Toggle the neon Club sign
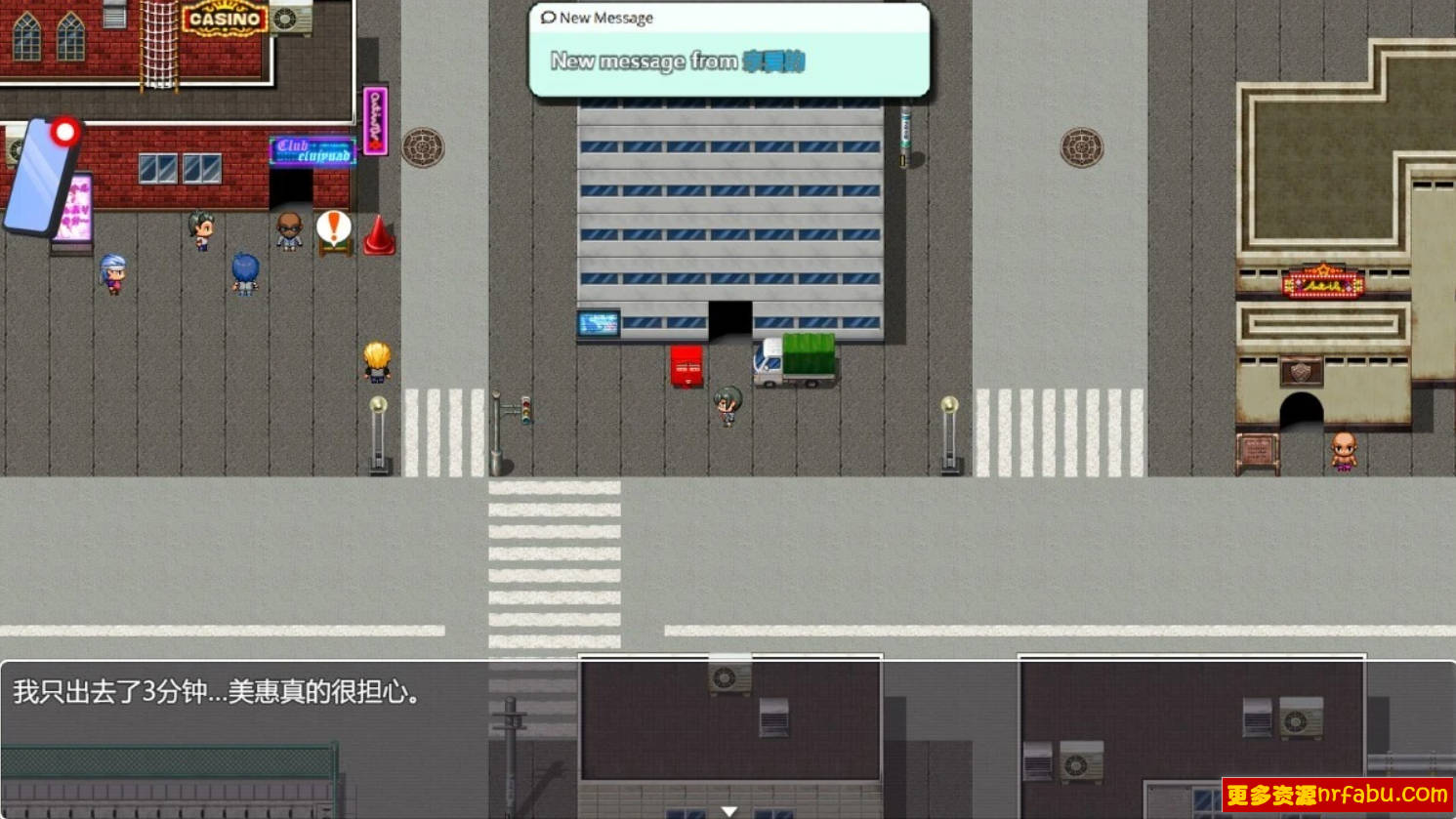 point(311,152)
